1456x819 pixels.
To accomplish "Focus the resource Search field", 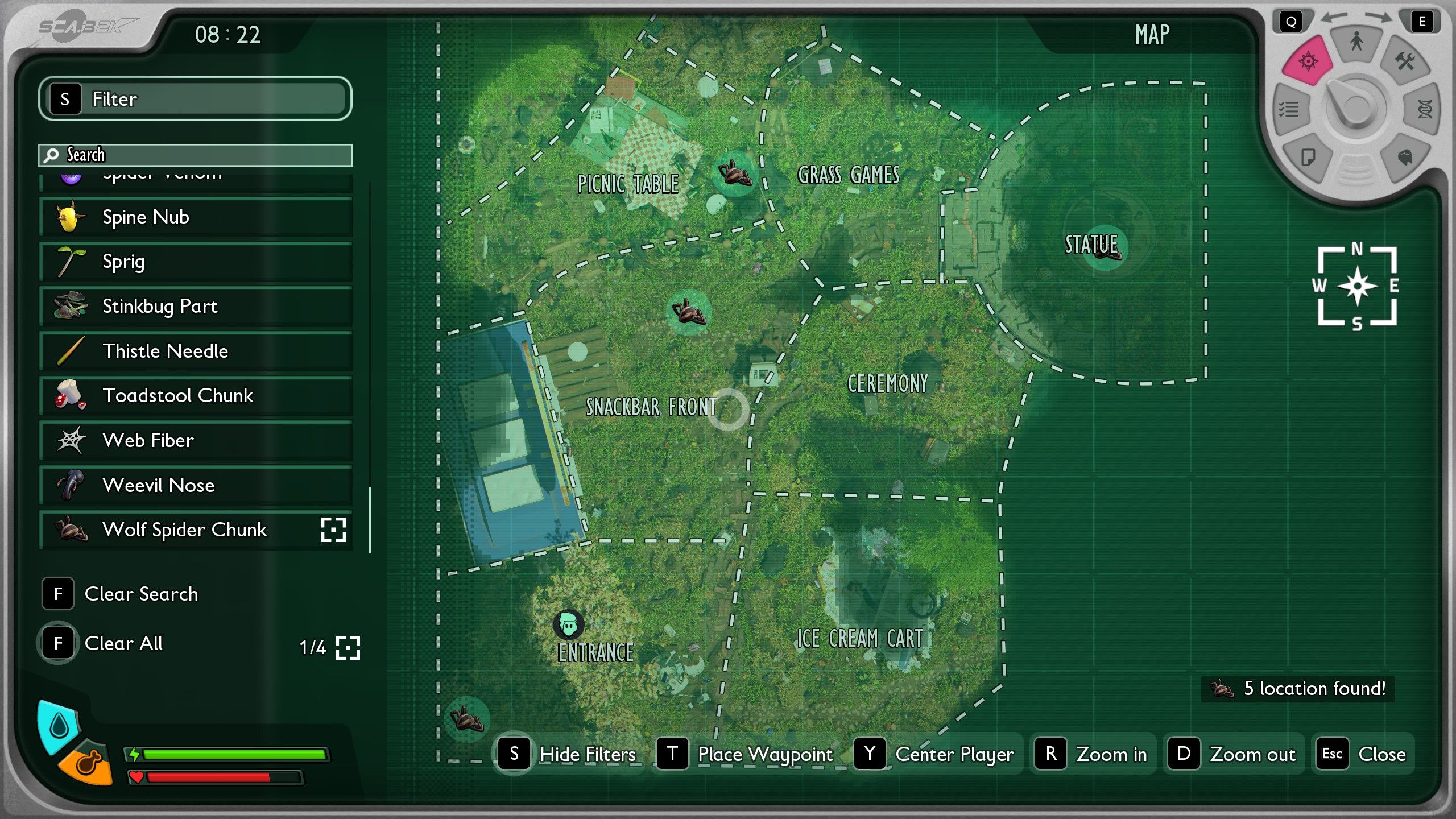I will click(x=195, y=155).
